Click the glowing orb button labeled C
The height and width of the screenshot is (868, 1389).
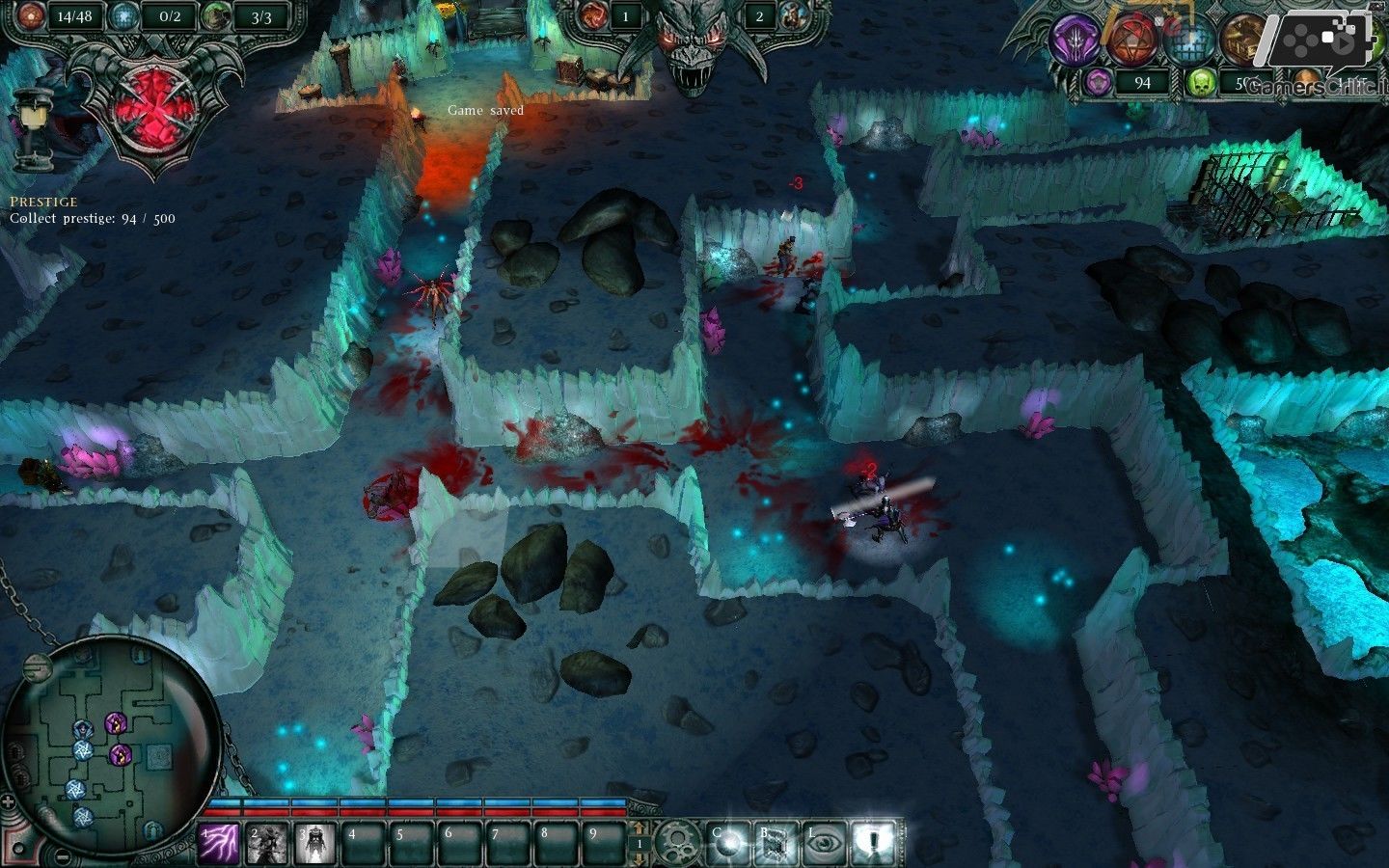pos(727,843)
